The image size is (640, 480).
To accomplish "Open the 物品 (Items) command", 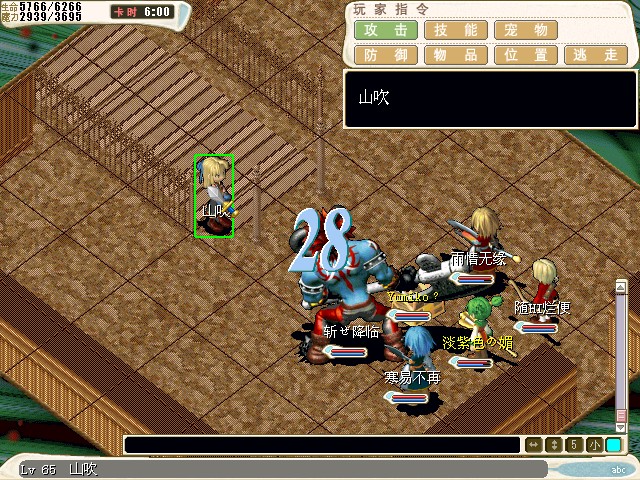I will pyautogui.click(x=455, y=55).
